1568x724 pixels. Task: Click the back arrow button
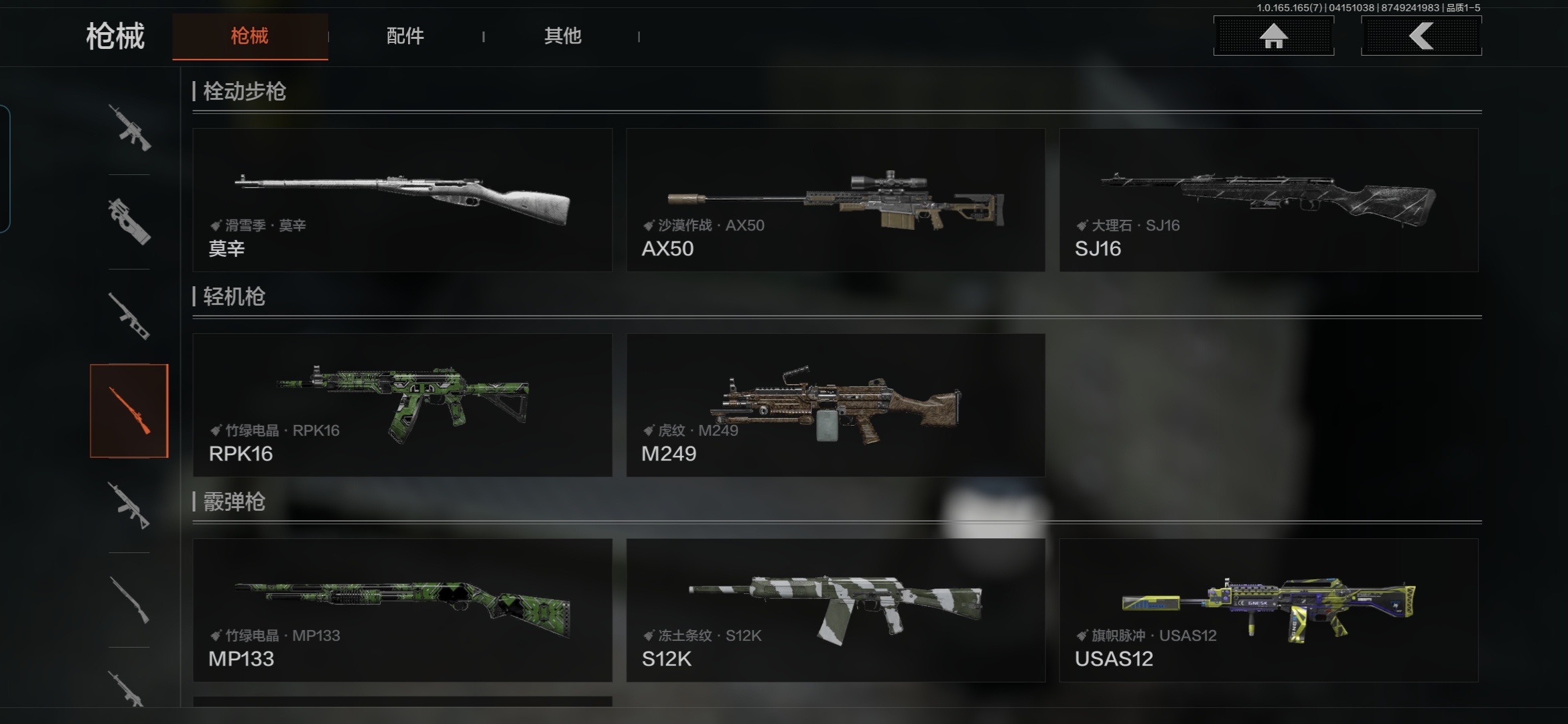[x=1421, y=36]
